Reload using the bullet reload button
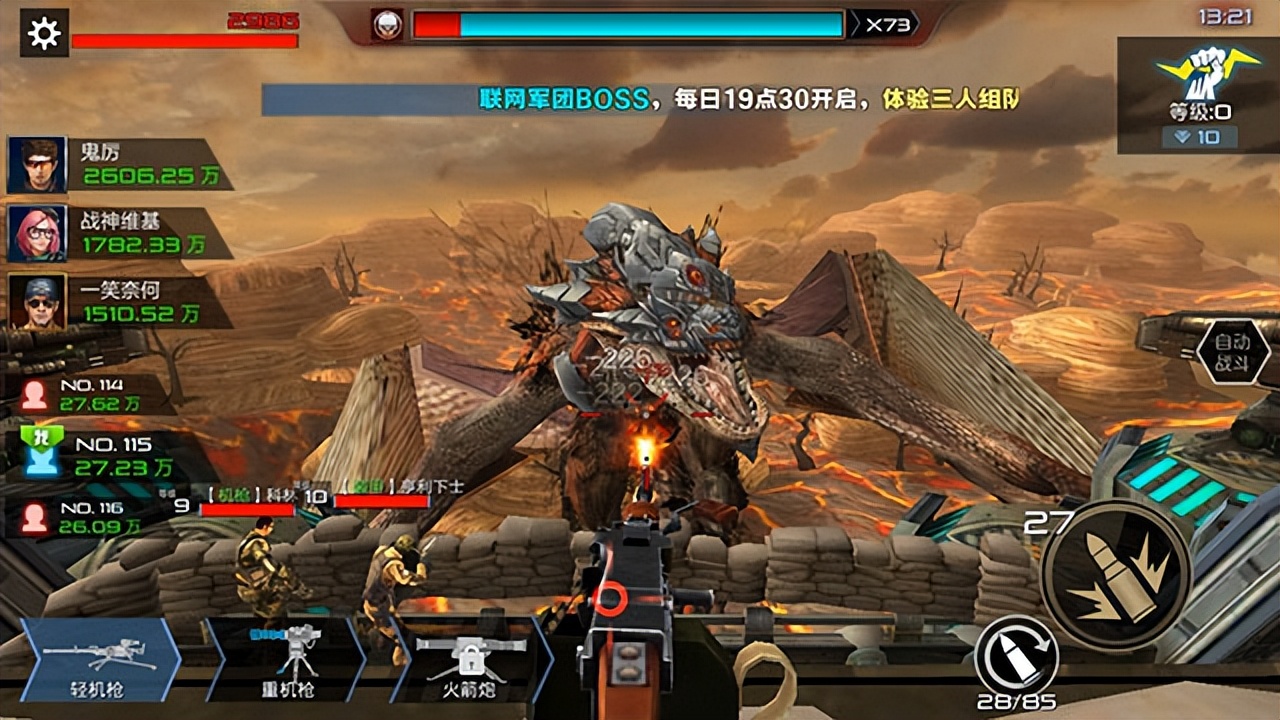 [1017, 654]
